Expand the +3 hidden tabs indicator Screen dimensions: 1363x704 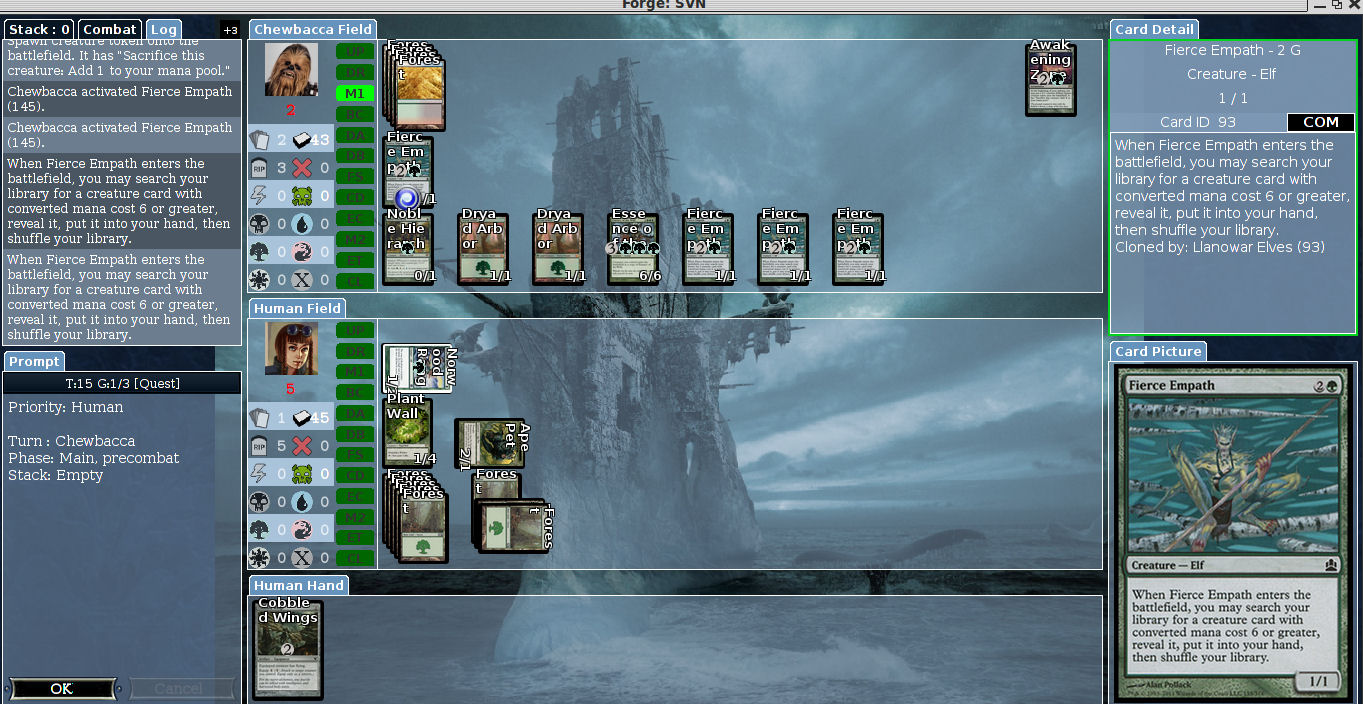[230, 30]
